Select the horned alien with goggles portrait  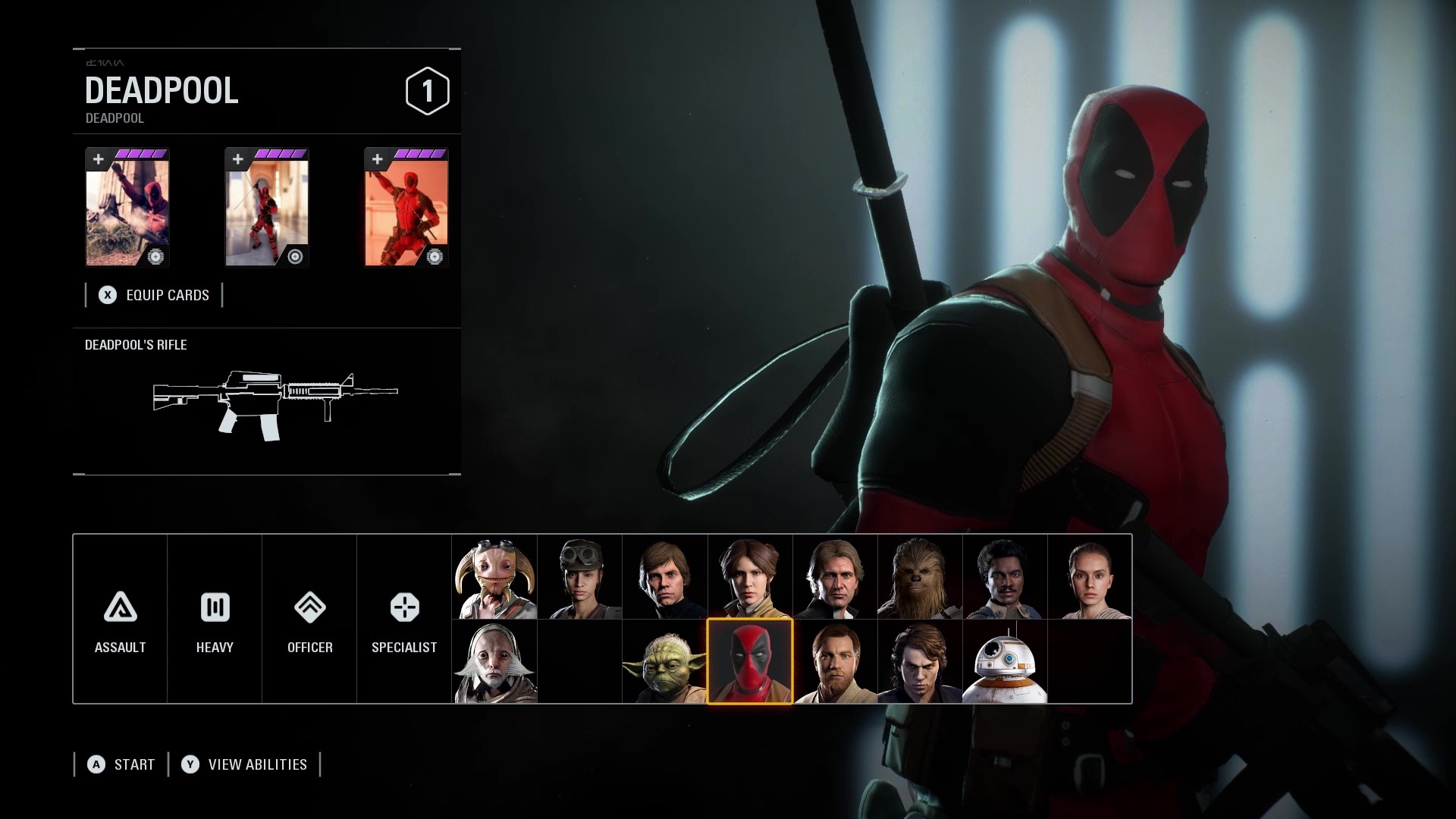coord(494,577)
